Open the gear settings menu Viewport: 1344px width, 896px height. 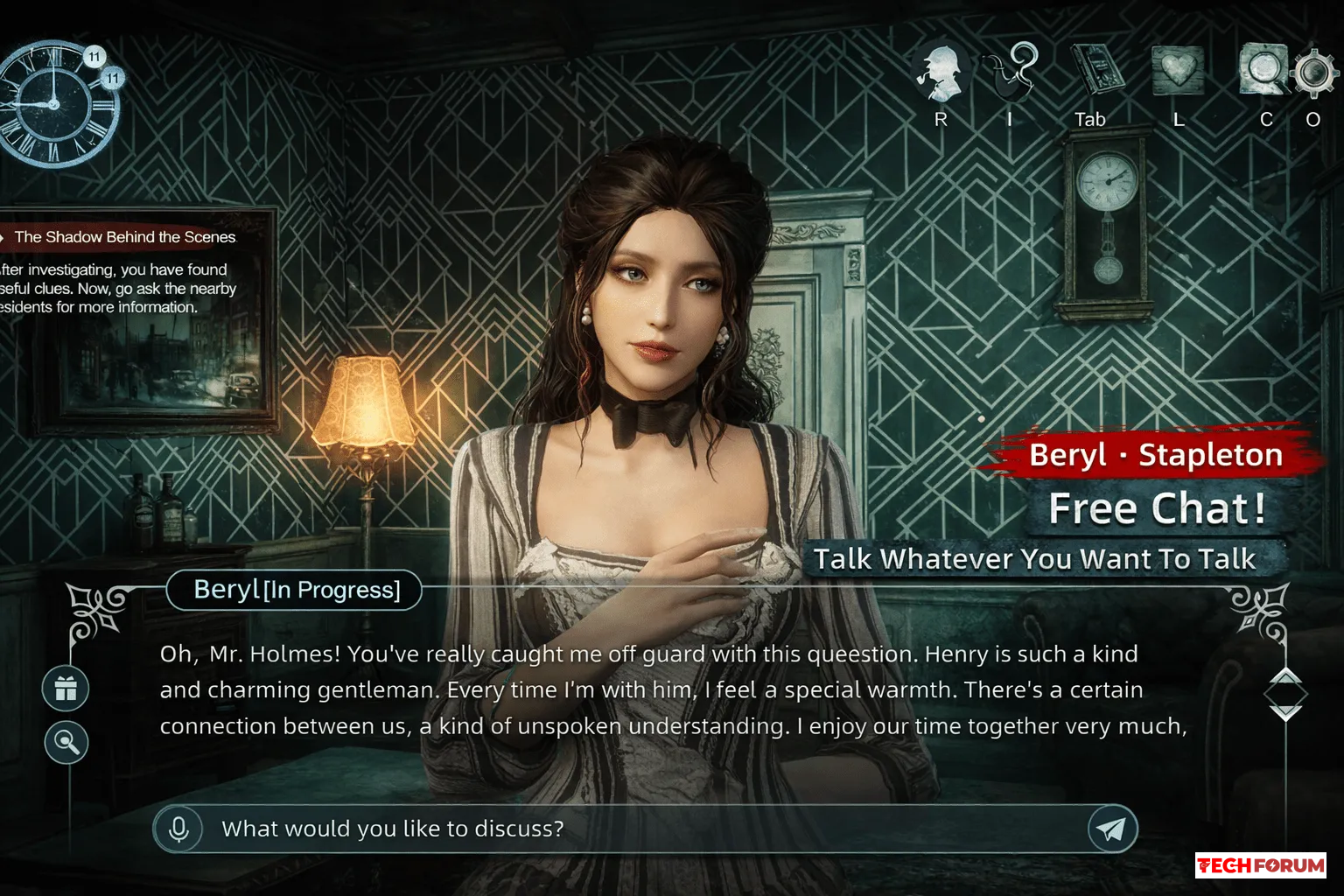[x=1312, y=73]
